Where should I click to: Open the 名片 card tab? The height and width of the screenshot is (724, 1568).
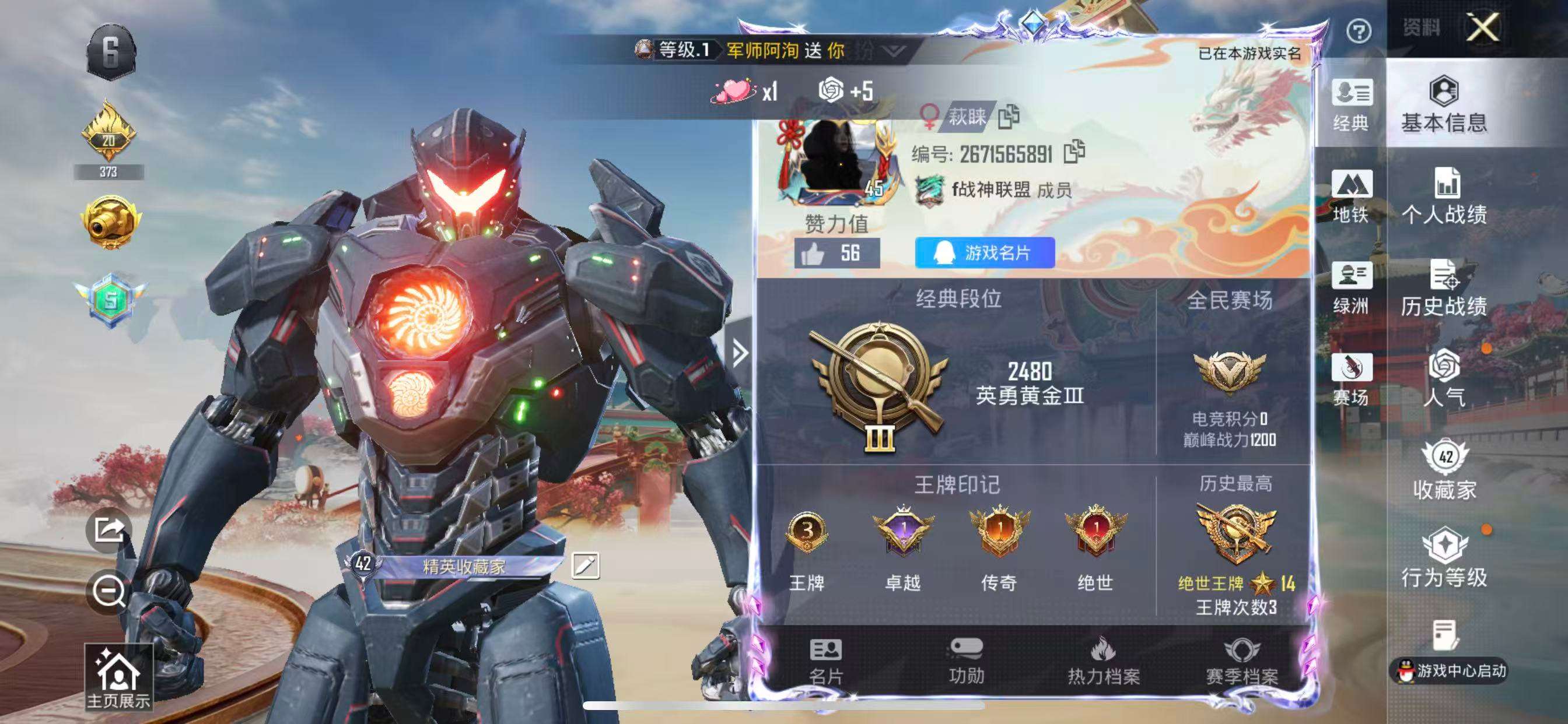pyautogui.click(x=825, y=661)
